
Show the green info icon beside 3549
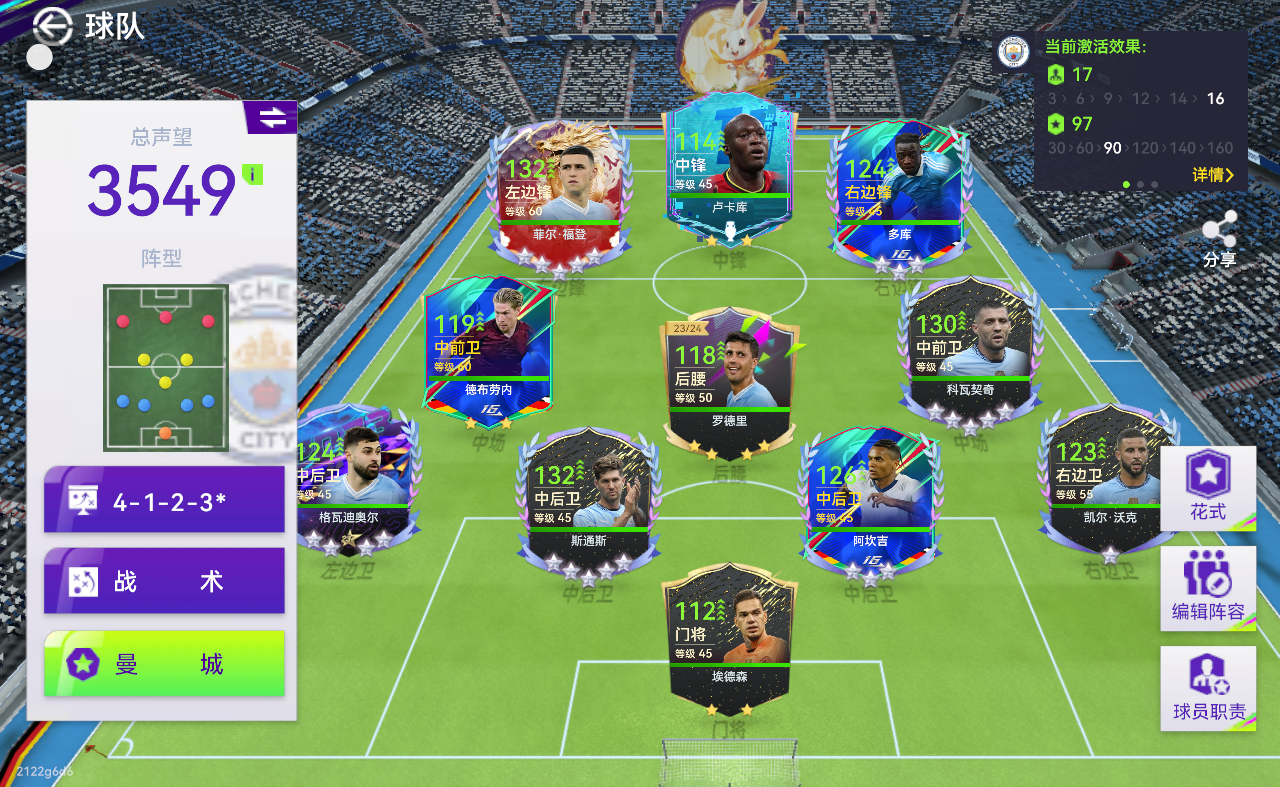tap(254, 175)
